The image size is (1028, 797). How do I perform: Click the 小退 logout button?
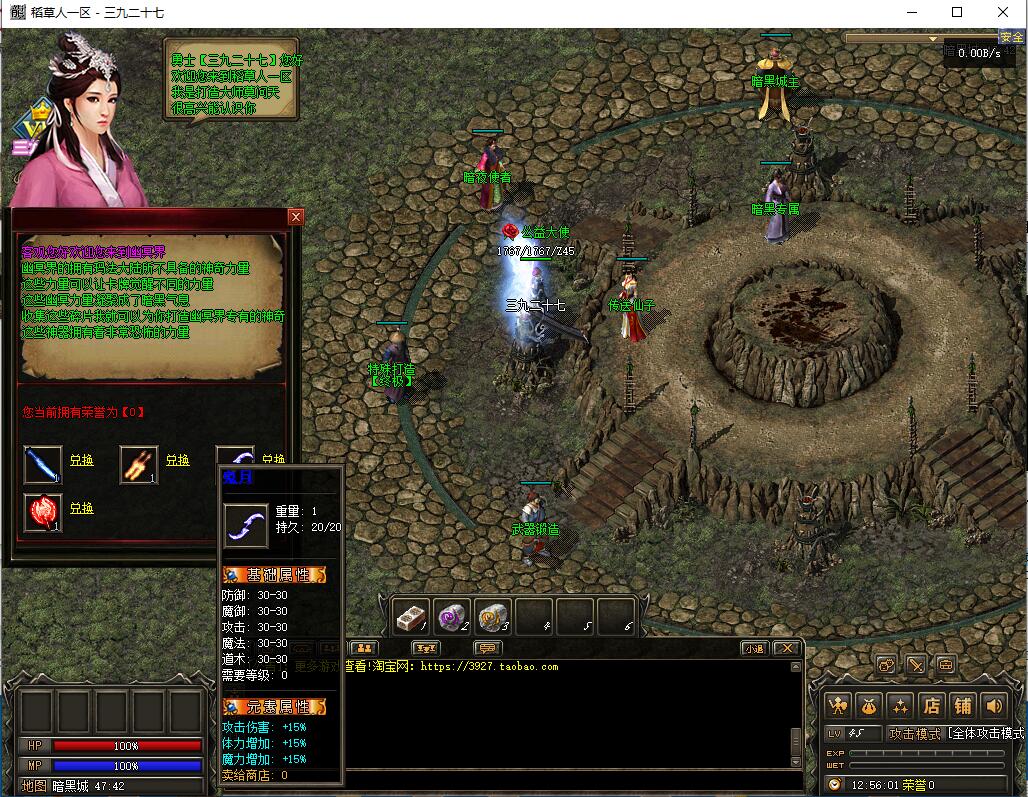click(754, 648)
